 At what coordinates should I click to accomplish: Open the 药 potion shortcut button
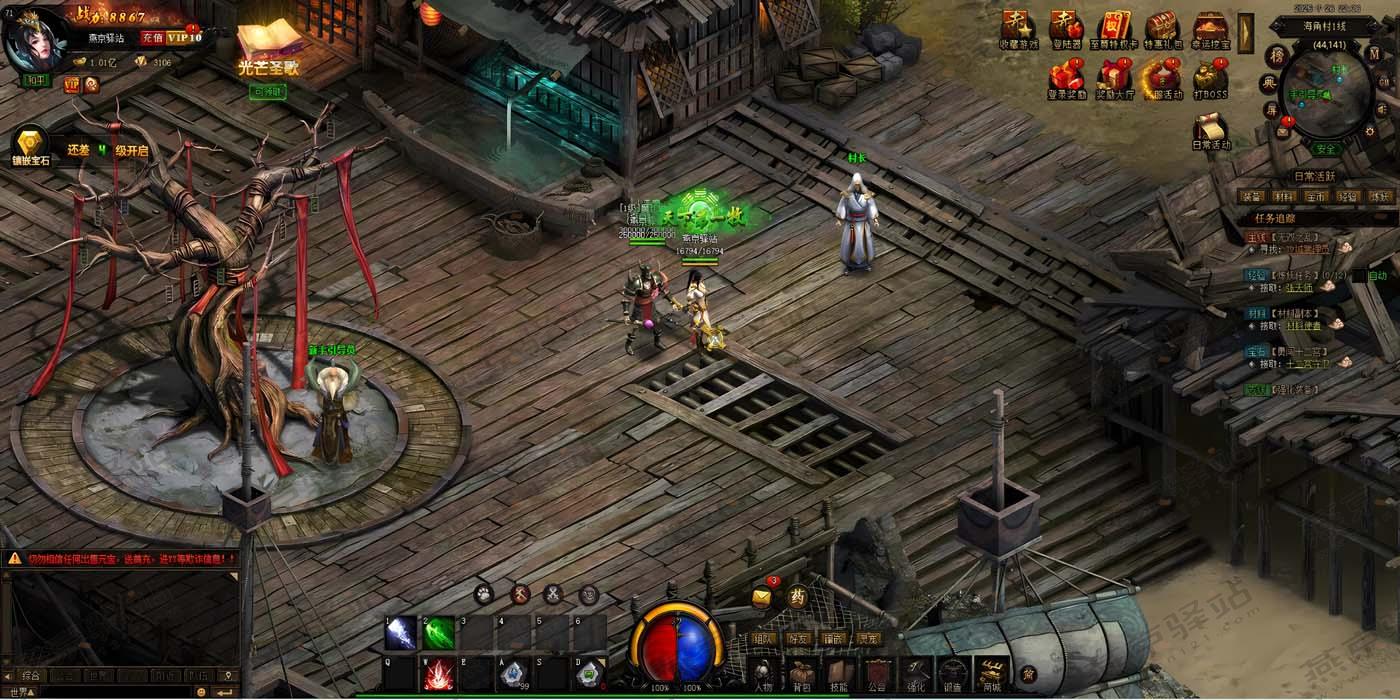797,597
